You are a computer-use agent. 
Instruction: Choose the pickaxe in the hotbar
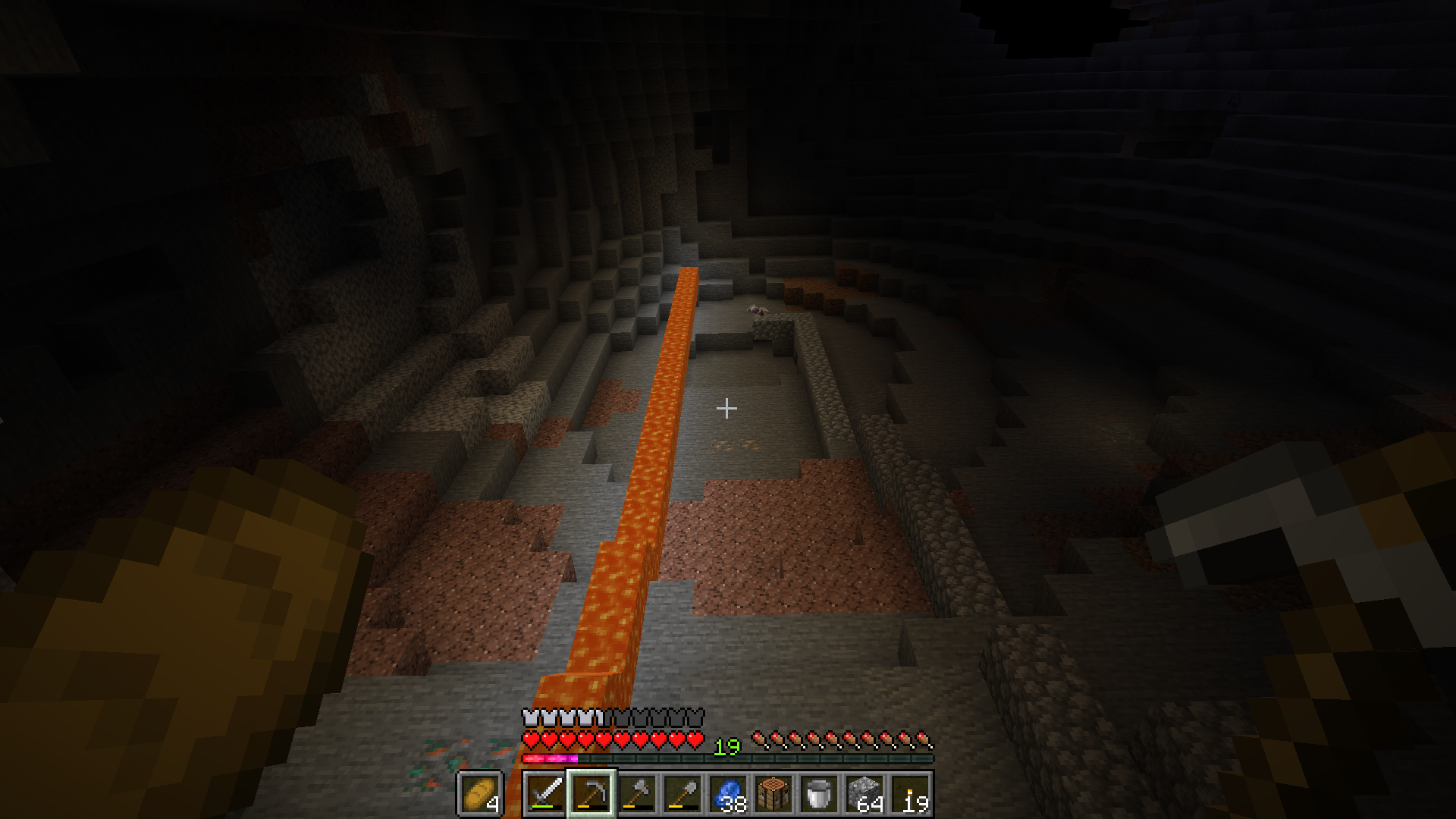pos(591,794)
